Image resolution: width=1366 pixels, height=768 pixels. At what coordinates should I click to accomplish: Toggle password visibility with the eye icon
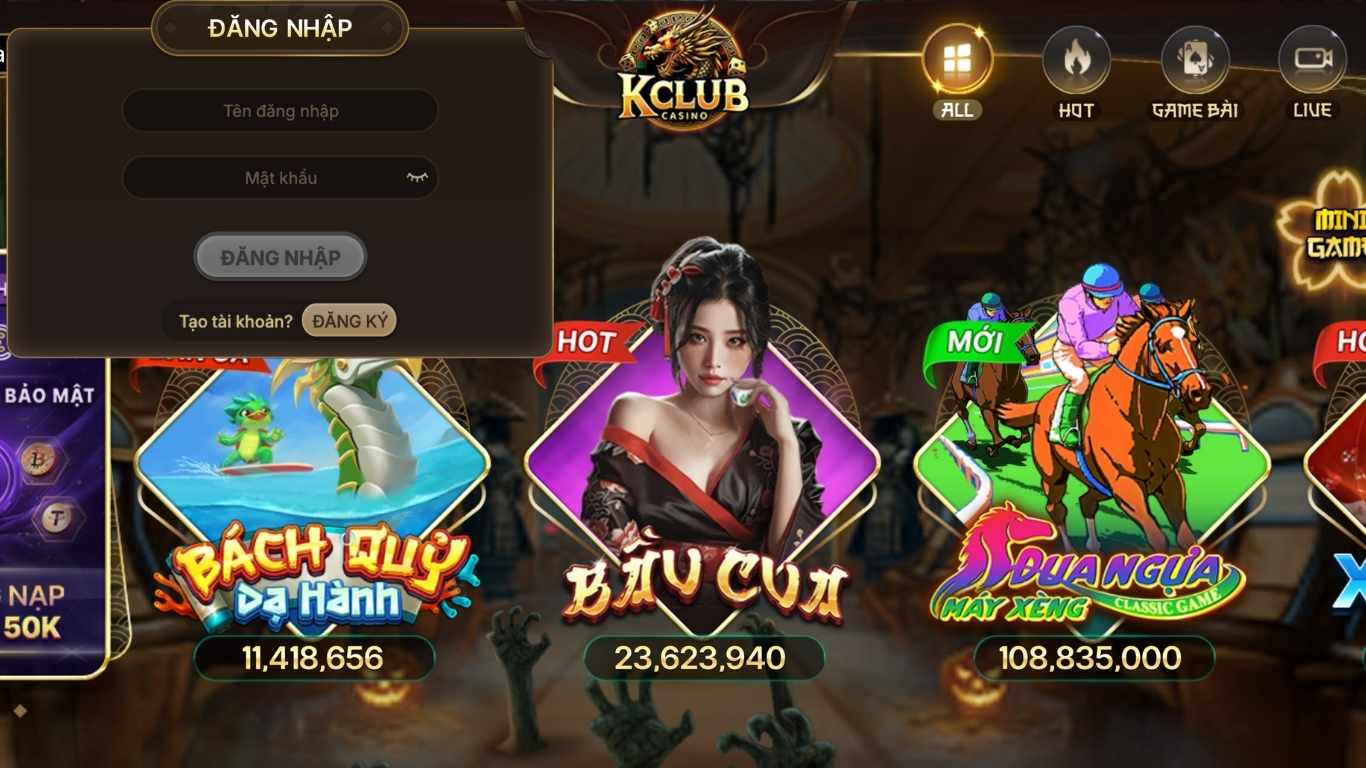pos(420,177)
